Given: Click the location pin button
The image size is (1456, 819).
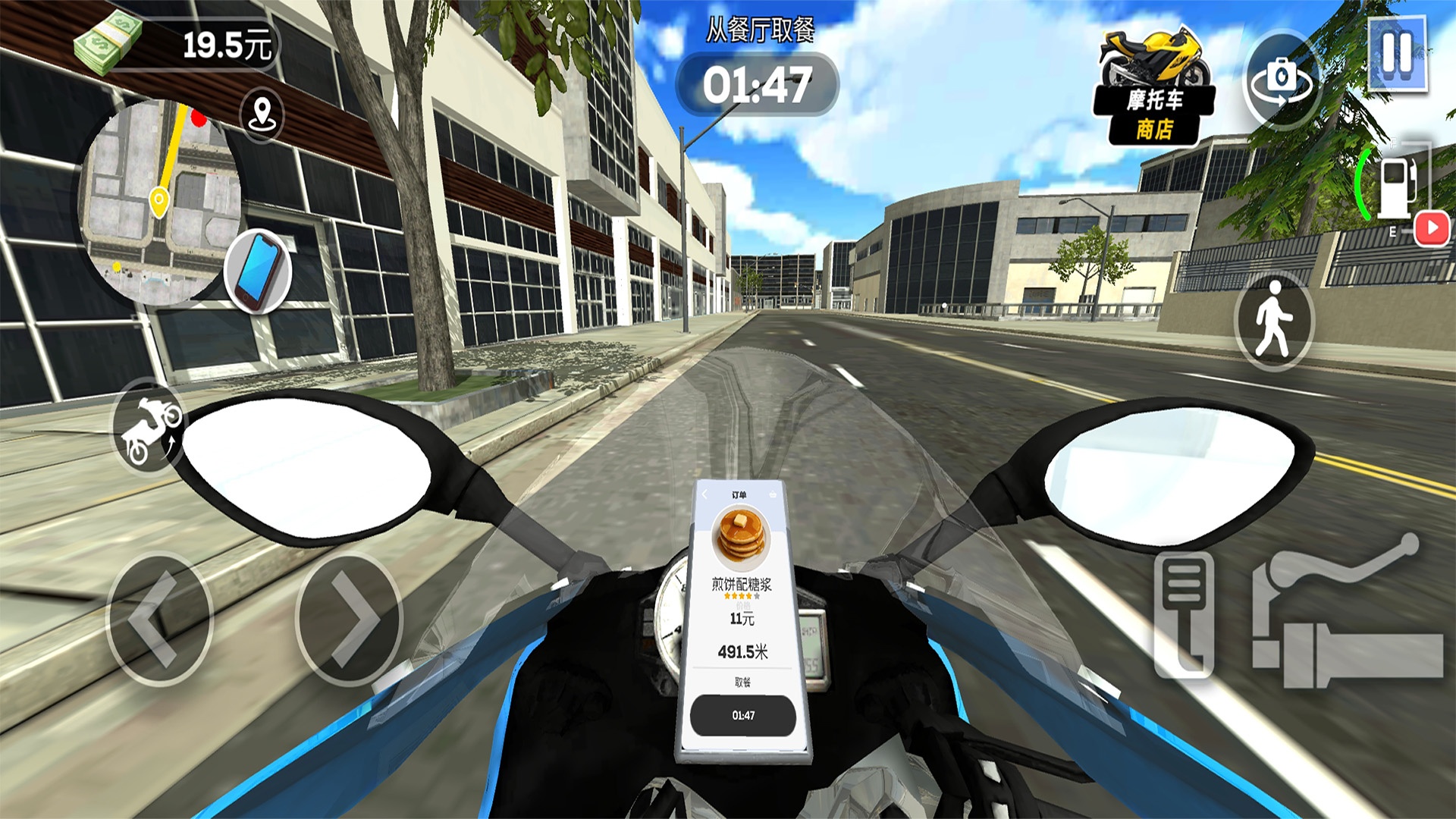Looking at the screenshot, I should [x=262, y=114].
